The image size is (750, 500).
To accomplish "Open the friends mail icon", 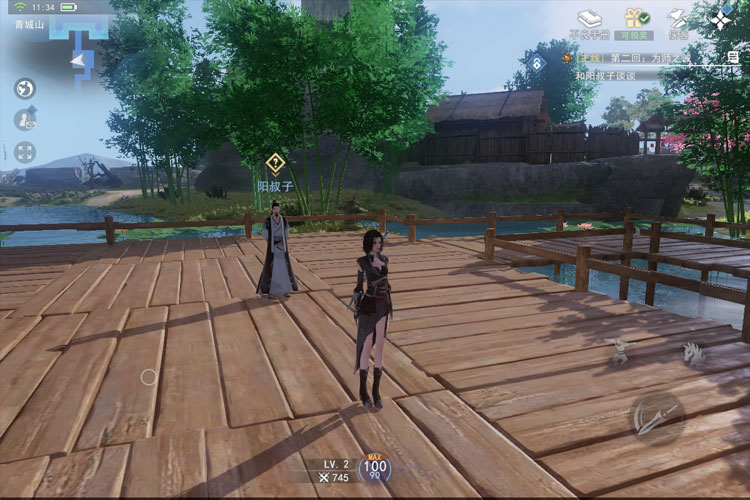I will point(25,120).
